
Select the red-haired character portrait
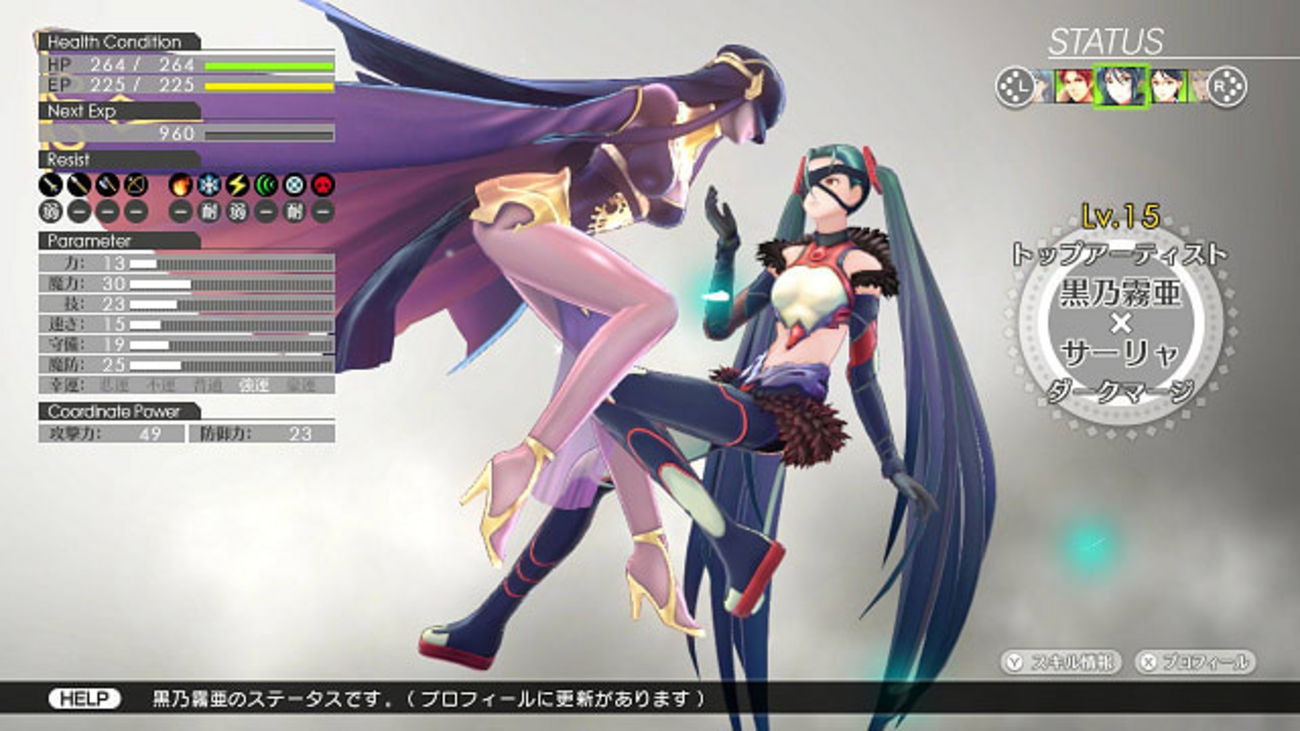(x=1074, y=87)
